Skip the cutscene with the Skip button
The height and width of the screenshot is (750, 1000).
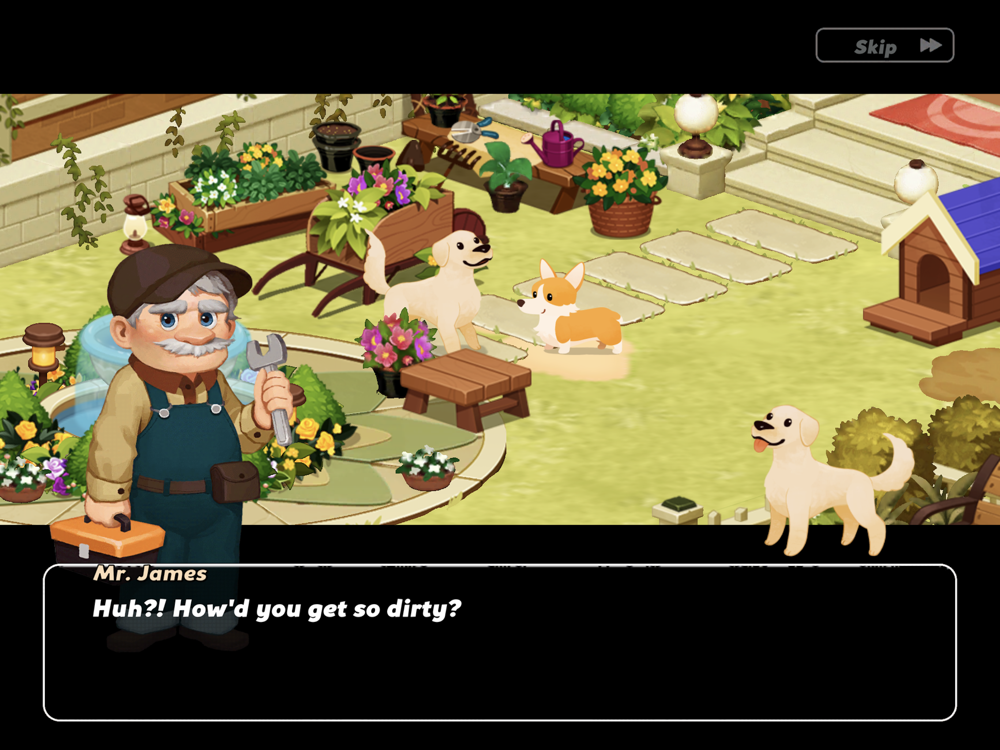point(884,46)
